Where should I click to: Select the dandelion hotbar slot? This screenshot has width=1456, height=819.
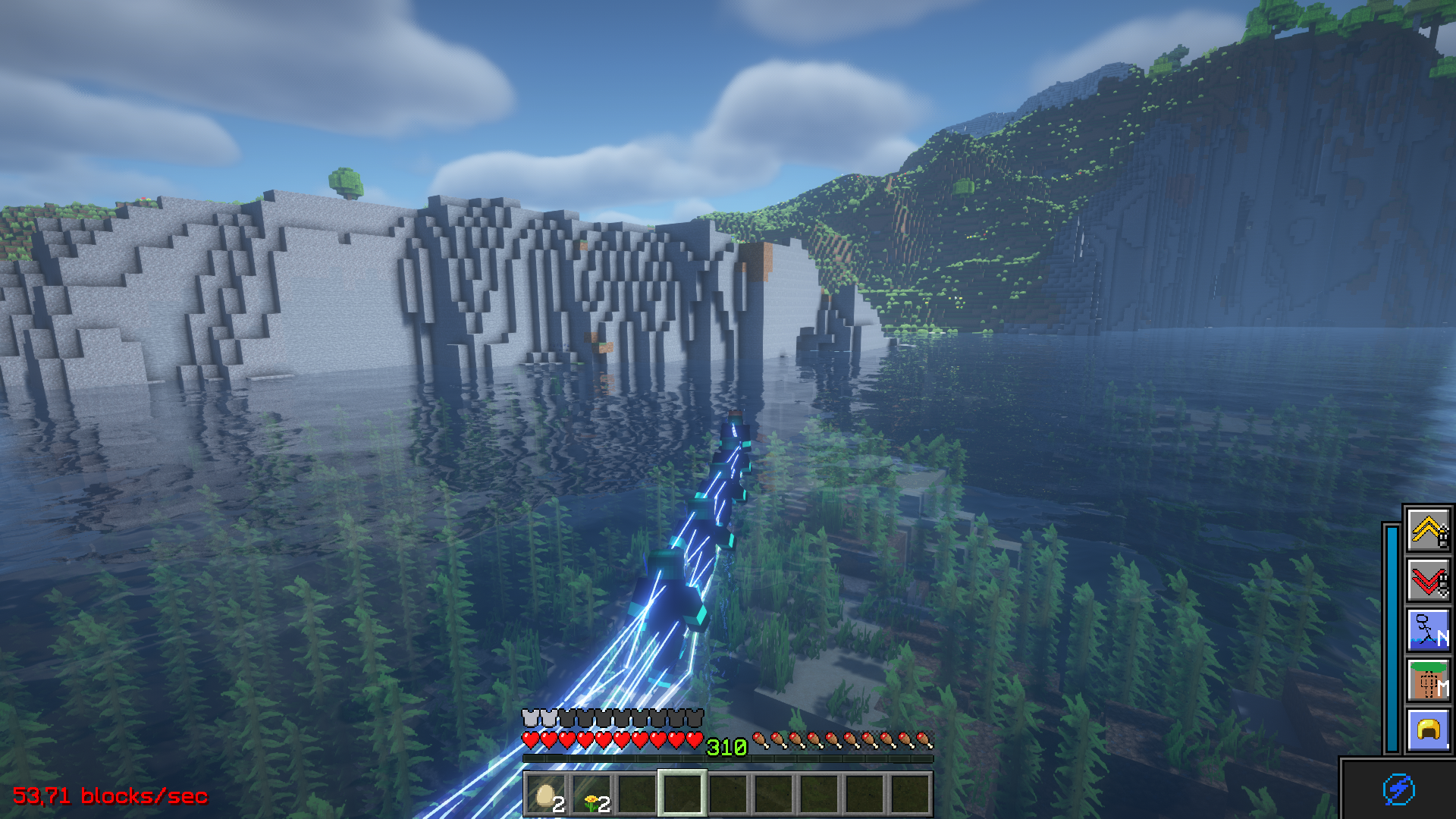point(591,794)
